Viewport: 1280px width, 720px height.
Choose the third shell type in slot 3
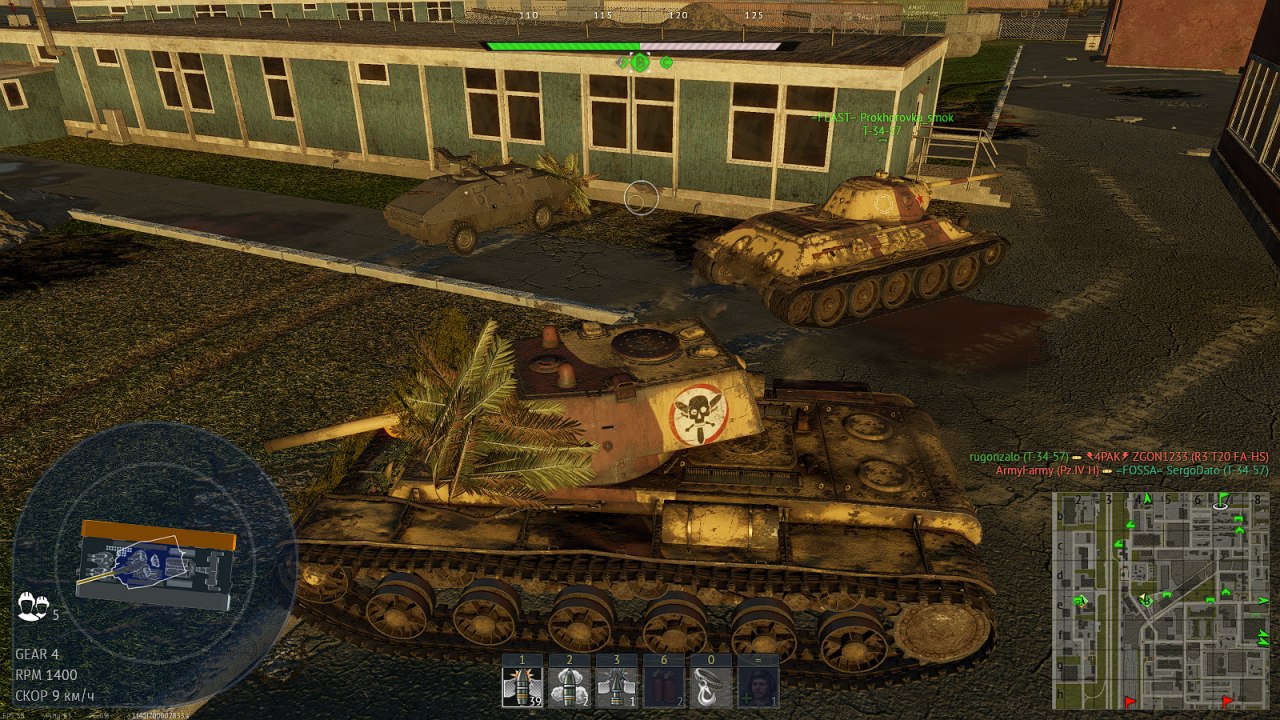tap(616, 687)
